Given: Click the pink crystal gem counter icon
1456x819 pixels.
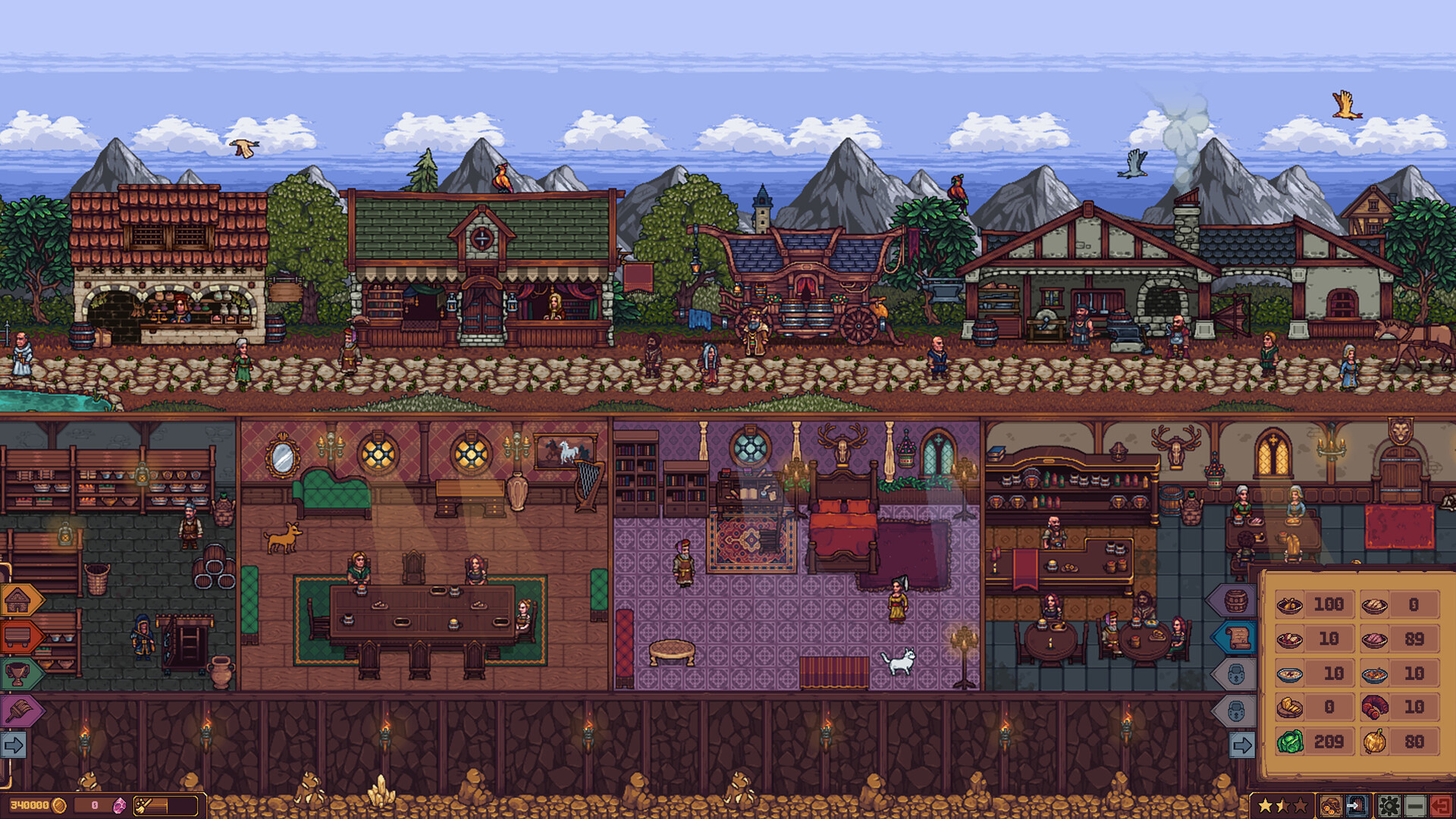Looking at the screenshot, I should pyautogui.click(x=119, y=806).
